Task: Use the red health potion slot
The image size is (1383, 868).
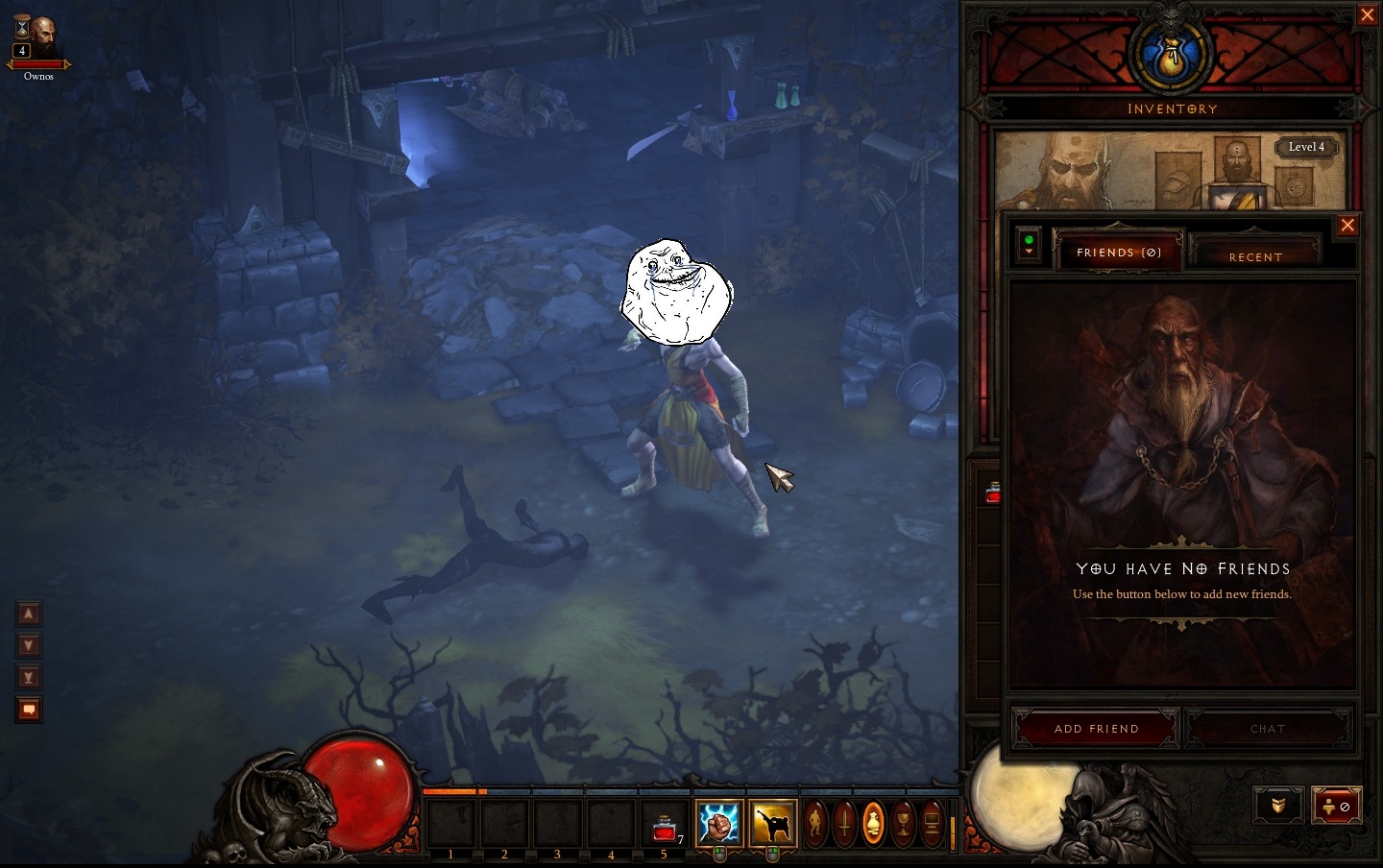Action: pyautogui.click(x=665, y=826)
